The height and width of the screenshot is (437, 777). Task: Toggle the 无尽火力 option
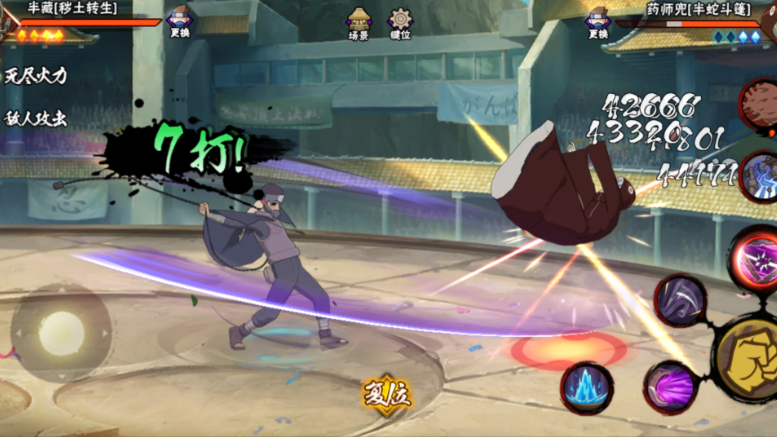(35, 75)
